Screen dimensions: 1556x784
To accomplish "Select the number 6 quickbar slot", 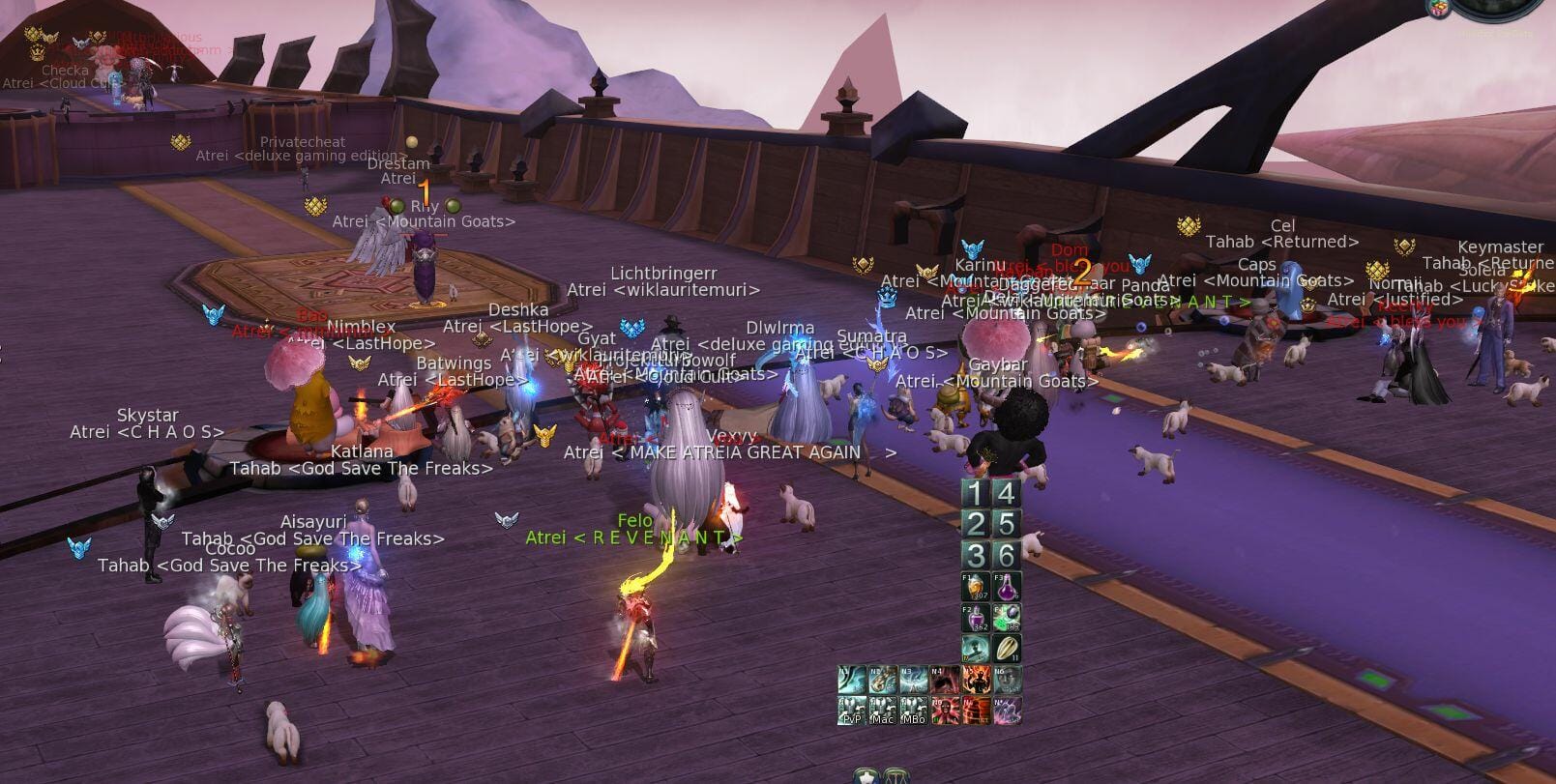I will coord(1006,556).
